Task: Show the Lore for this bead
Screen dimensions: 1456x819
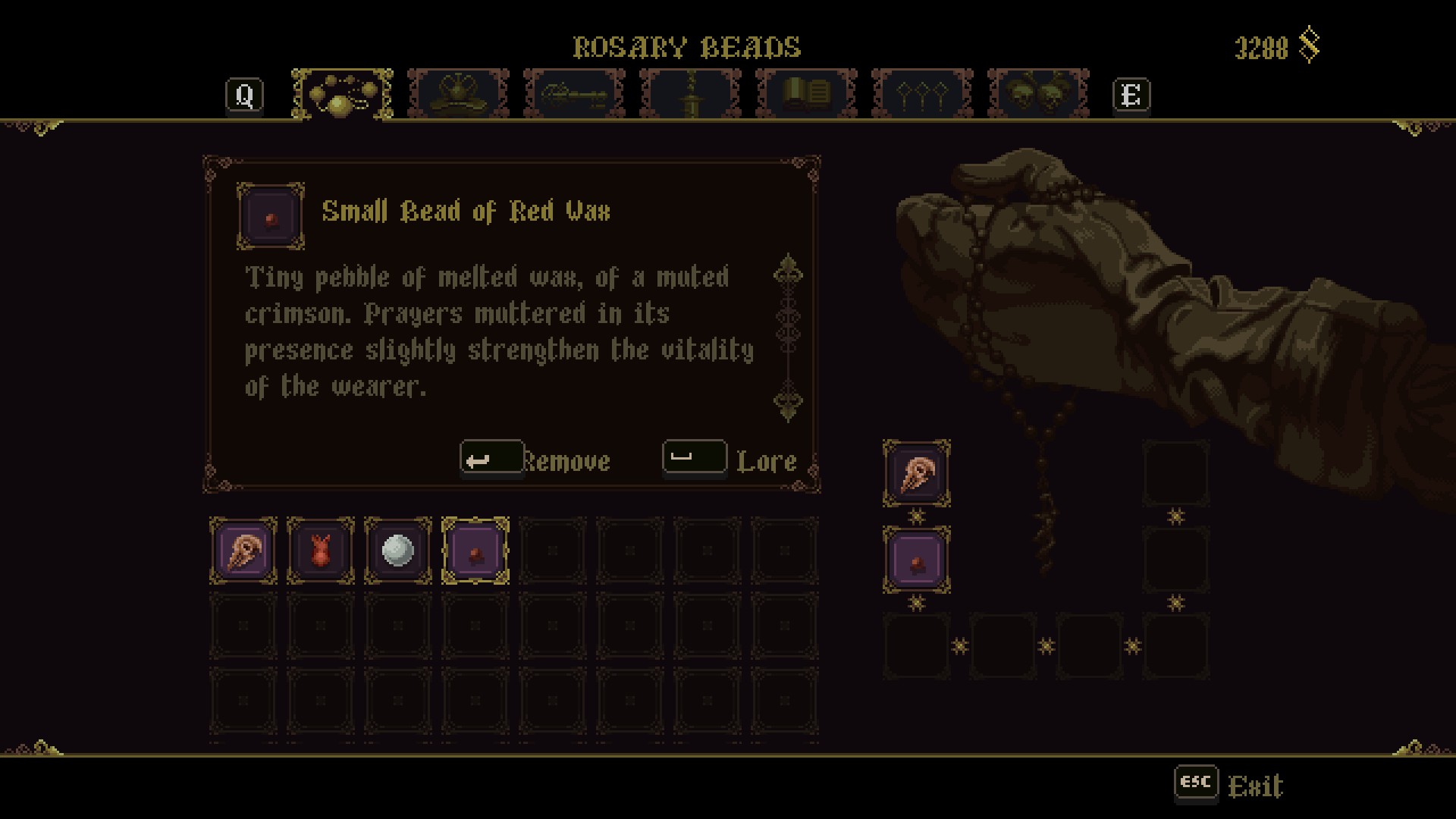Action: click(x=730, y=460)
